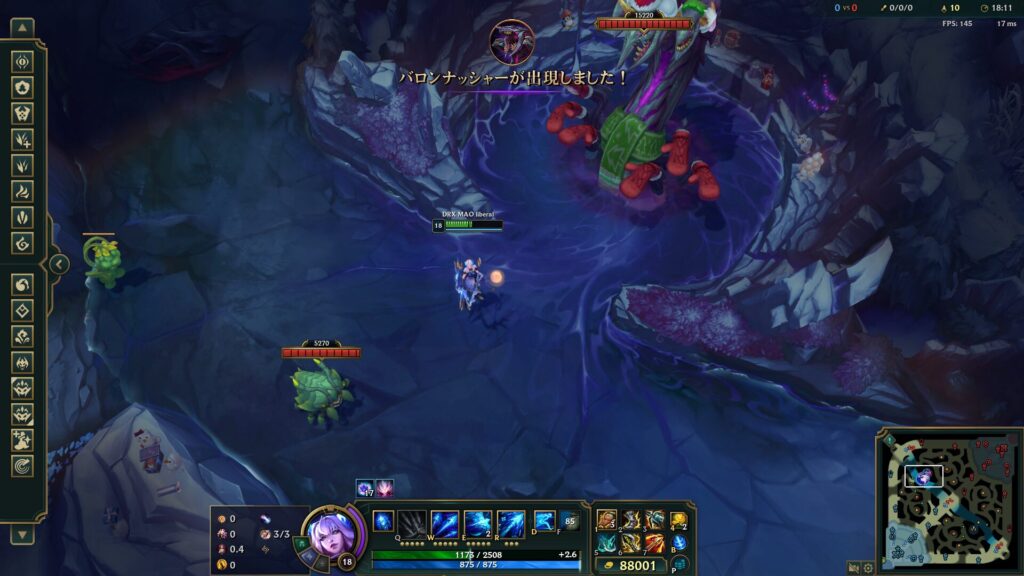Click the top eye icon in left panel
Image resolution: width=1024 pixels, height=576 pixels.
[x=22, y=61]
